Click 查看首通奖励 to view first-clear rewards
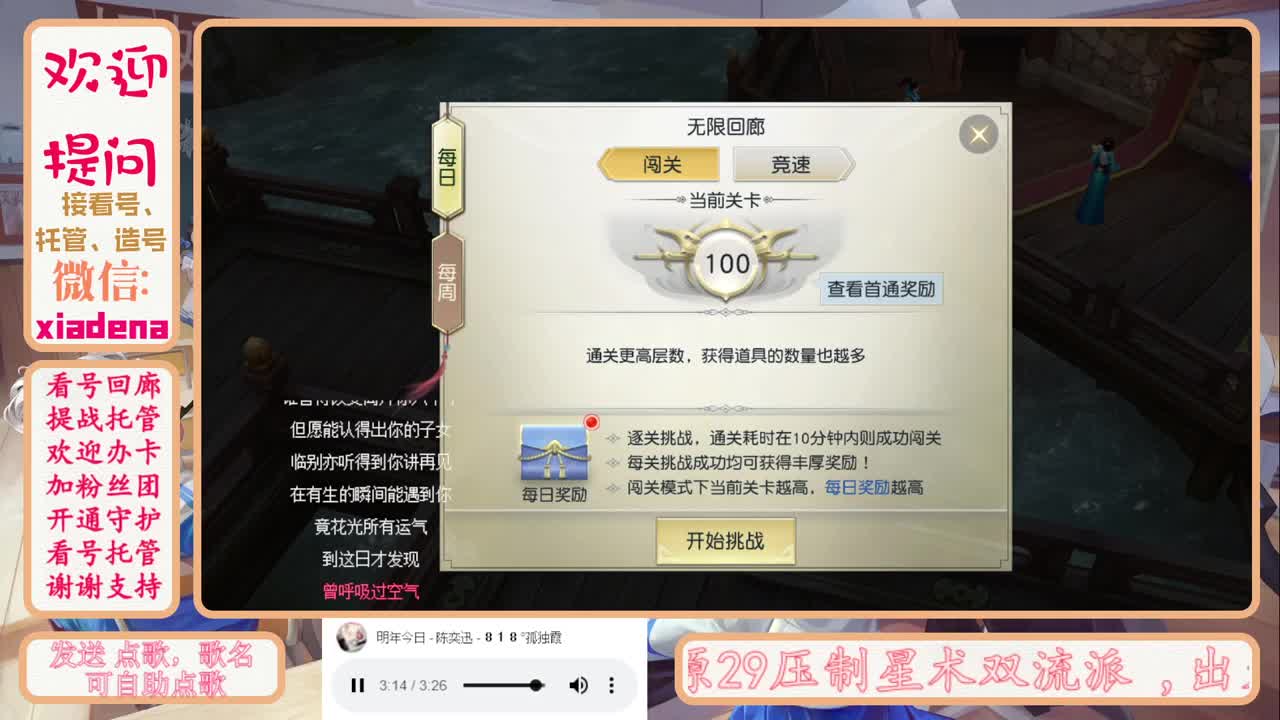Screen dimensions: 1280x720 coord(879,289)
